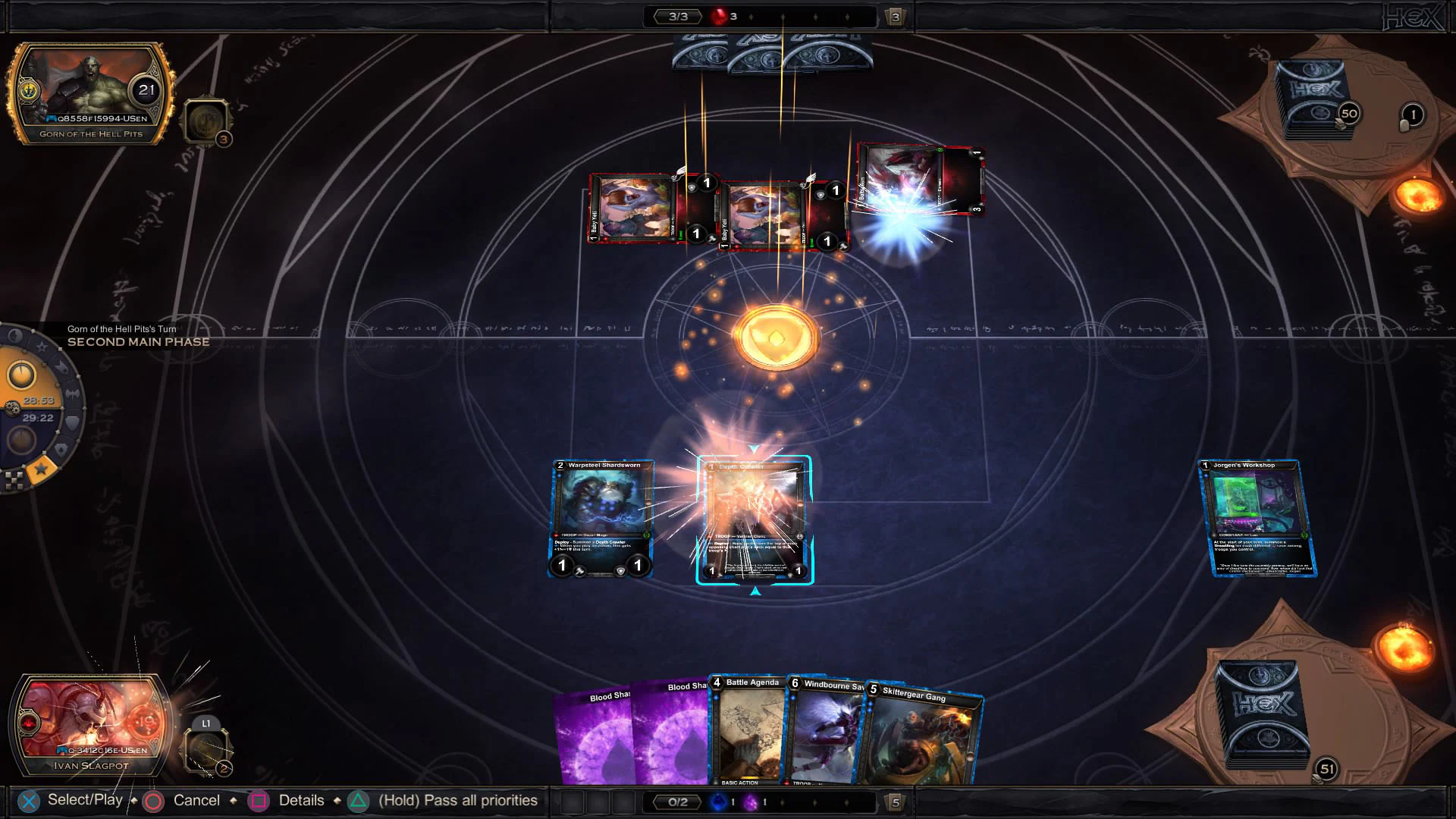Inspect Gorn's charge power icon
This screenshot has height=819, width=1456.
[206, 121]
